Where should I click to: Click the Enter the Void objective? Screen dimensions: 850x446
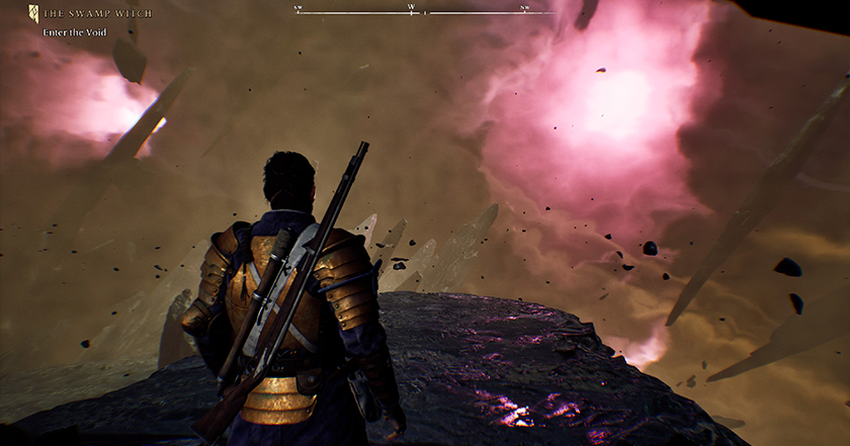tap(74, 32)
